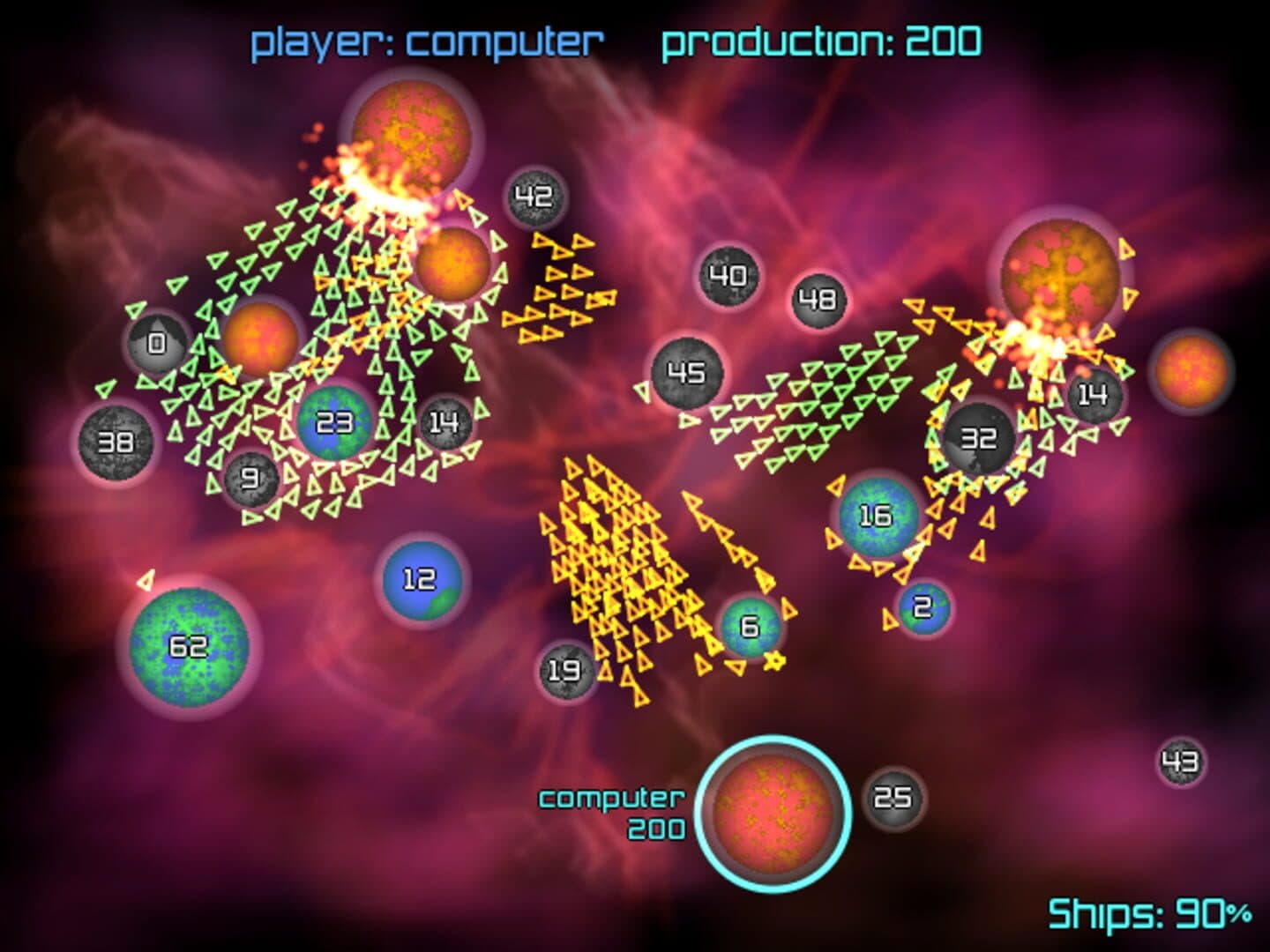
Task: Select the gray planet numbered 42
Action: click(534, 197)
